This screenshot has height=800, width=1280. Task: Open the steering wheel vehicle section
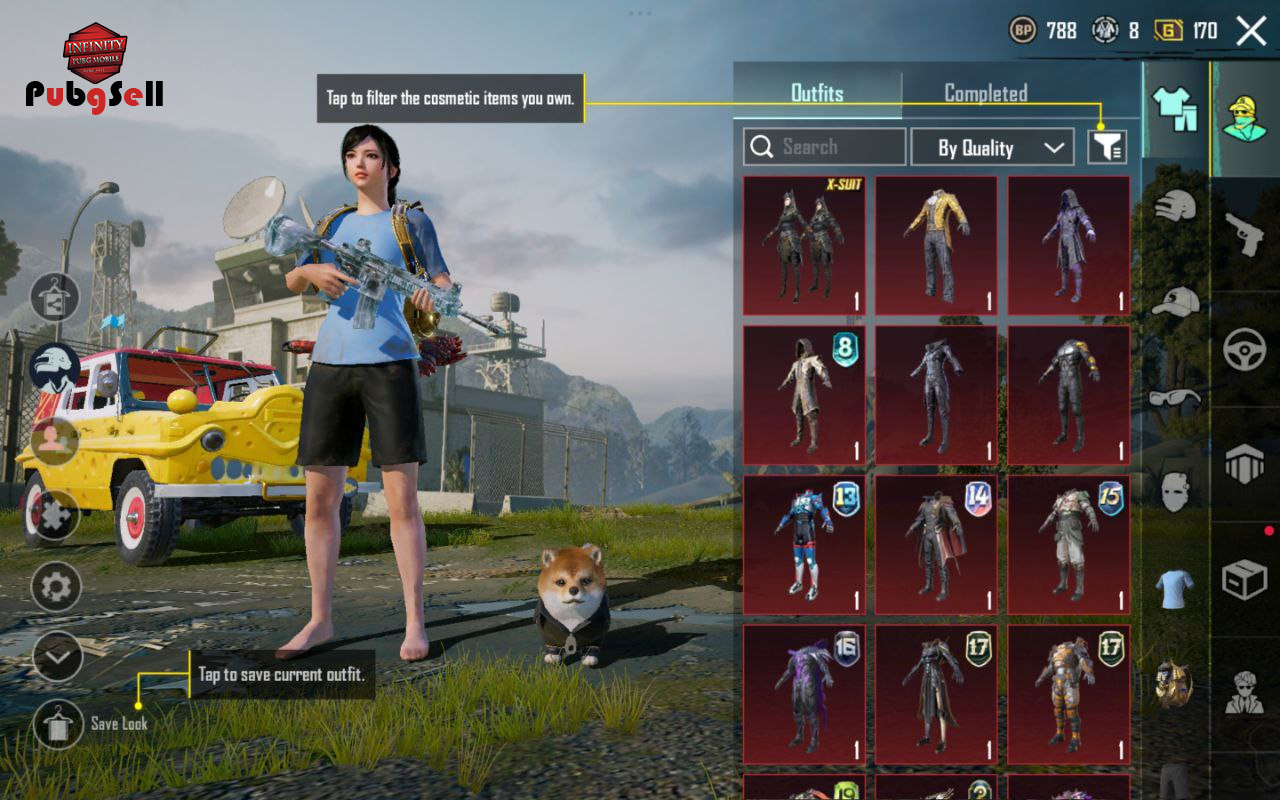(1245, 350)
